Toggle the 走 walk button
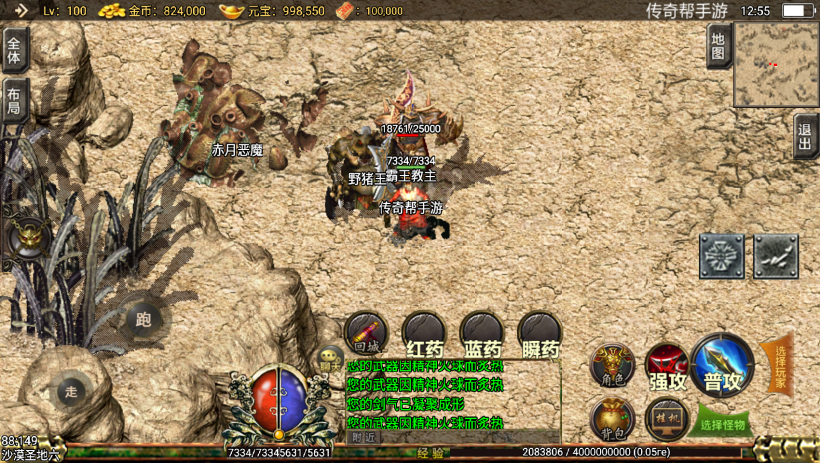This screenshot has width=820, height=463. tap(70, 391)
